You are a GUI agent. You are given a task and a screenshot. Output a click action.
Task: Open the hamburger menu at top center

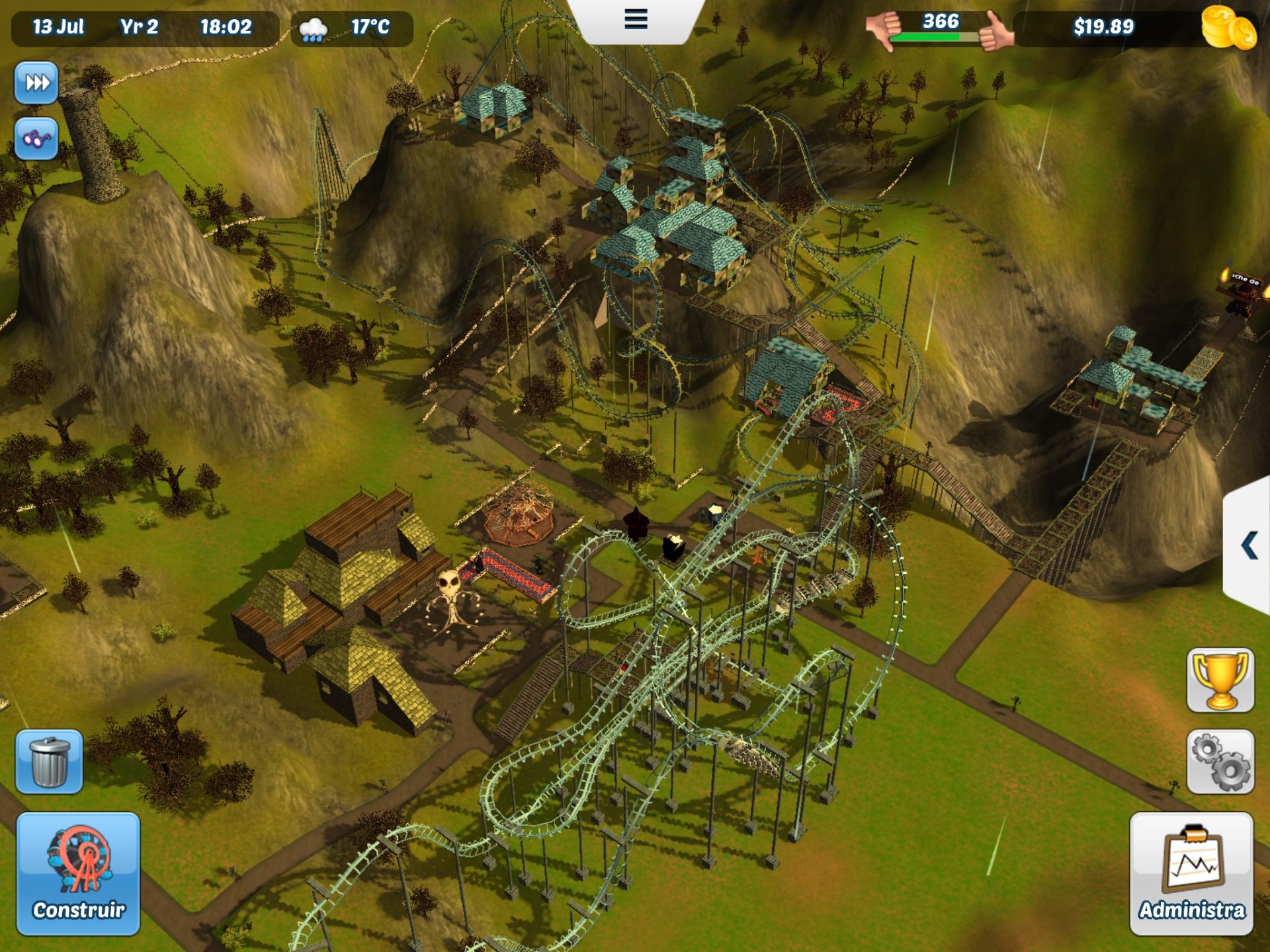click(x=635, y=20)
